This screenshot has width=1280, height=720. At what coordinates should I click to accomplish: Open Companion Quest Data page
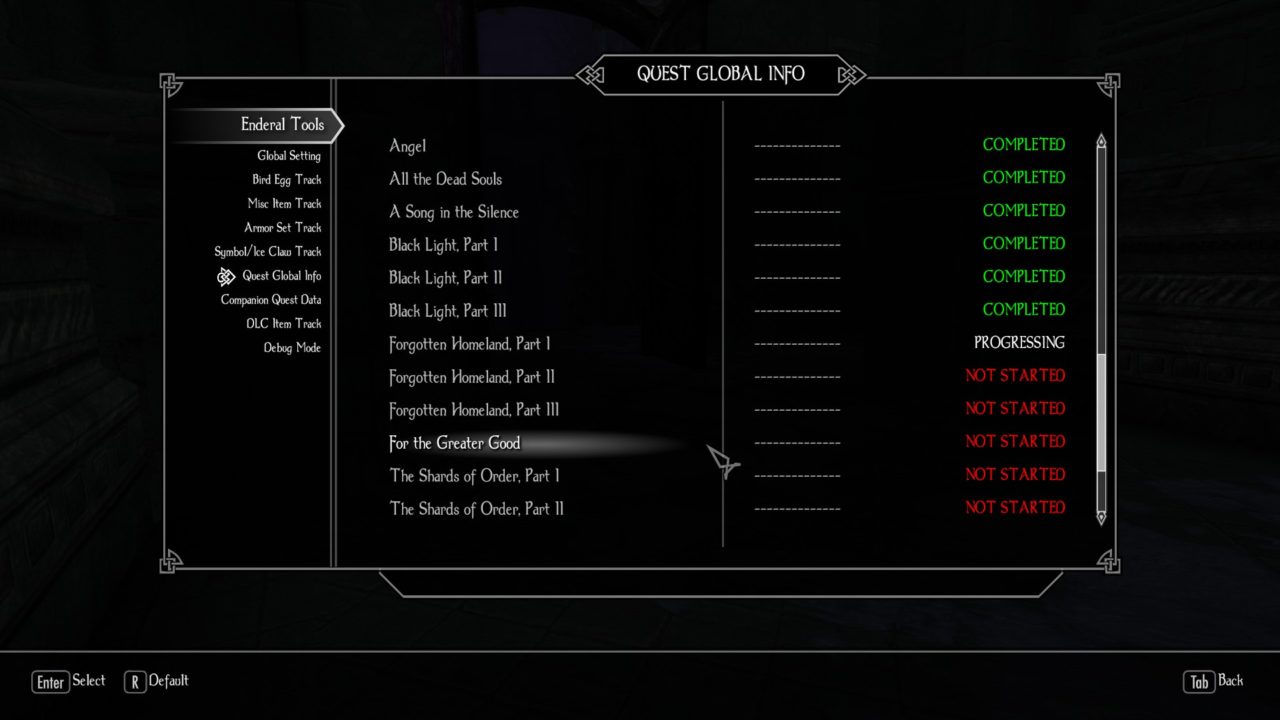[x=270, y=300]
